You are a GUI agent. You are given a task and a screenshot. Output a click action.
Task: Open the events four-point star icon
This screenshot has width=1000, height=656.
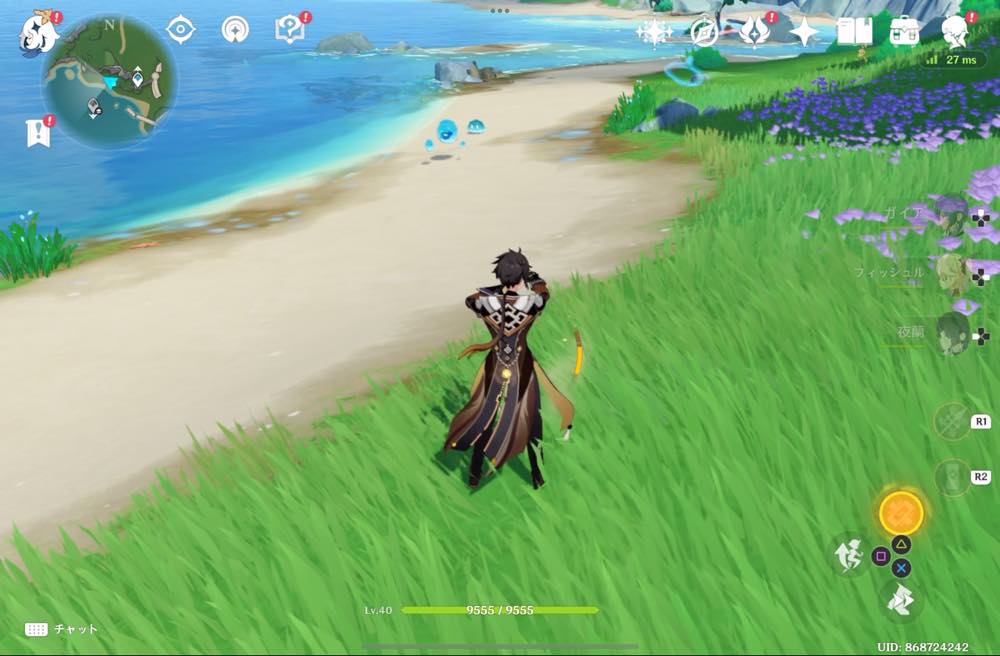coord(804,32)
